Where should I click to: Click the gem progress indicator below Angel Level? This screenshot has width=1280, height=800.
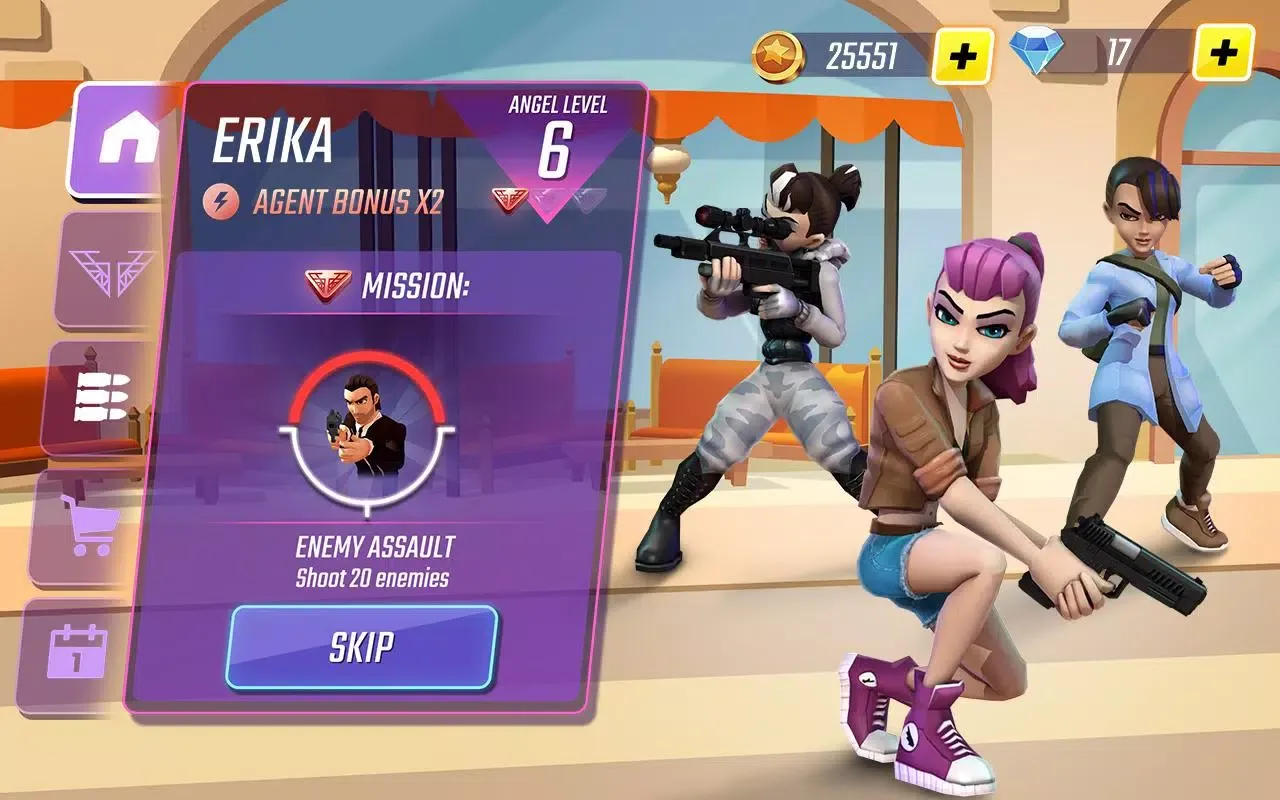546,198
